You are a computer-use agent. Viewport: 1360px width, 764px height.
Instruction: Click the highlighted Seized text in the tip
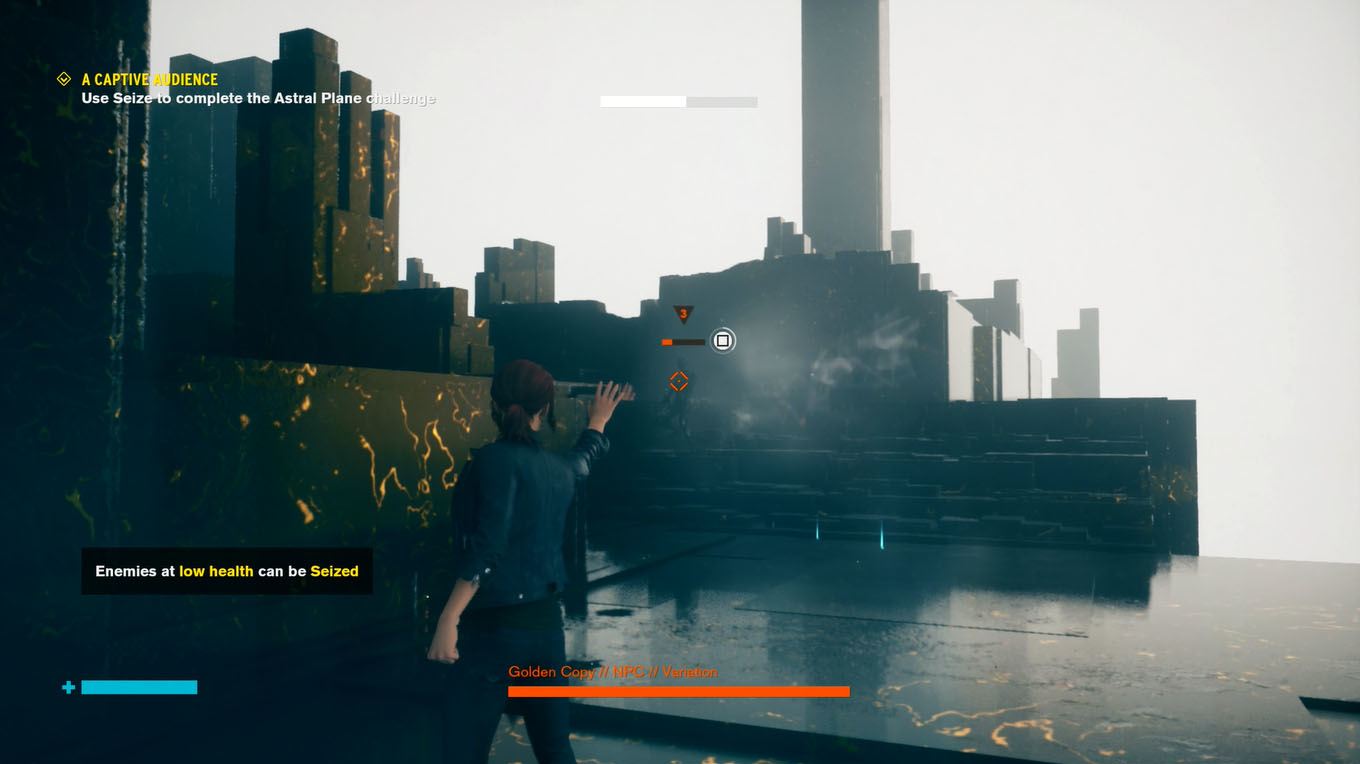pyautogui.click(x=335, y=571)
